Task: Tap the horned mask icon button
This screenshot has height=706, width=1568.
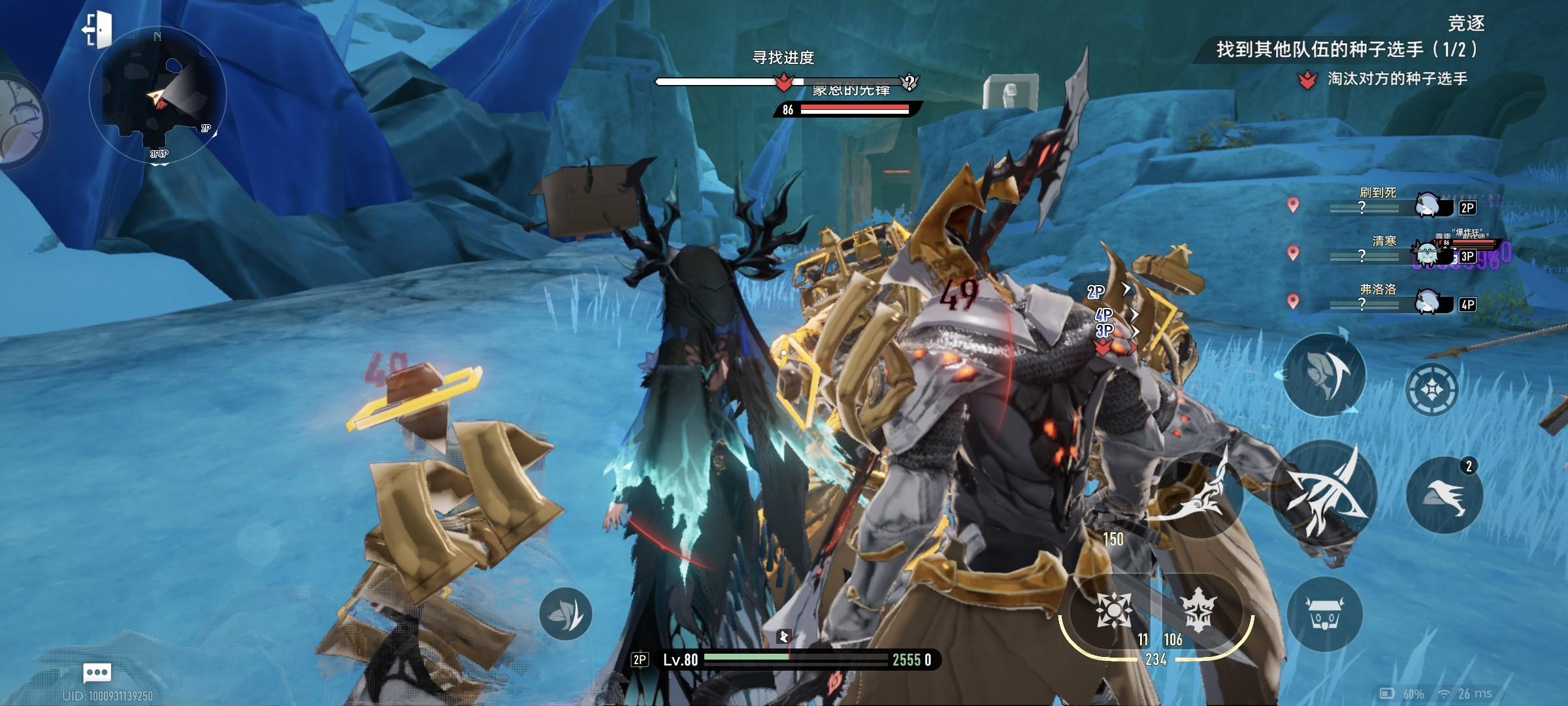Action: (1324, 614)
